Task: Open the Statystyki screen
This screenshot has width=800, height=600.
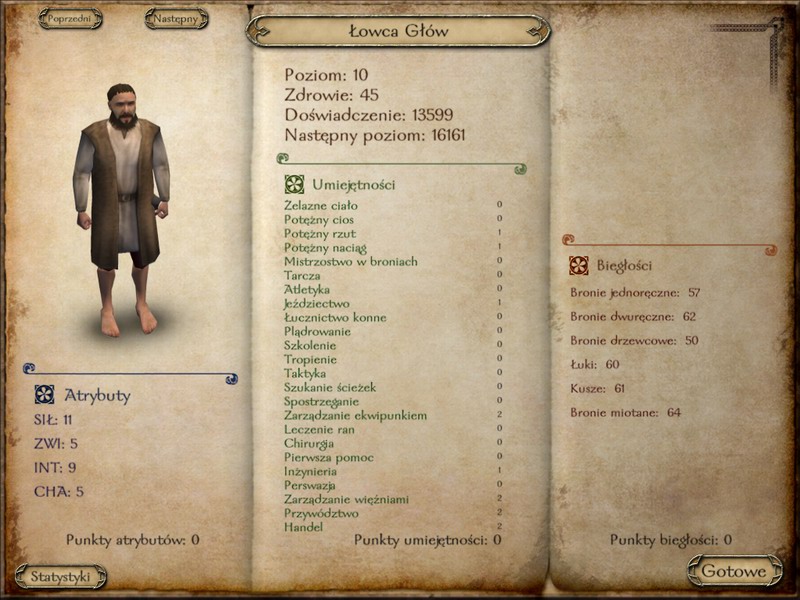Action: tap(60, 576)
